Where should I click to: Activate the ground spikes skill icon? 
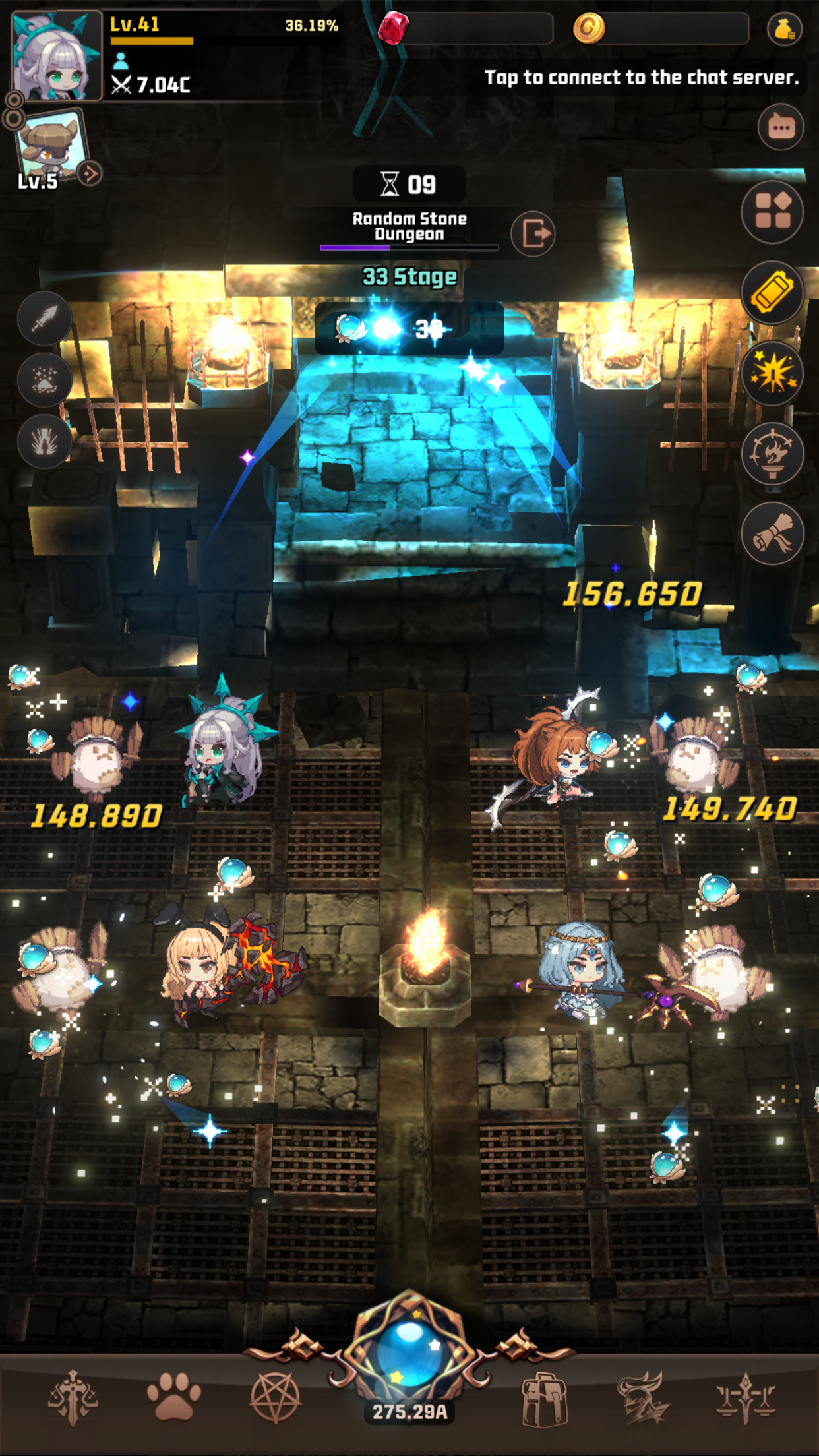[45, 440]
